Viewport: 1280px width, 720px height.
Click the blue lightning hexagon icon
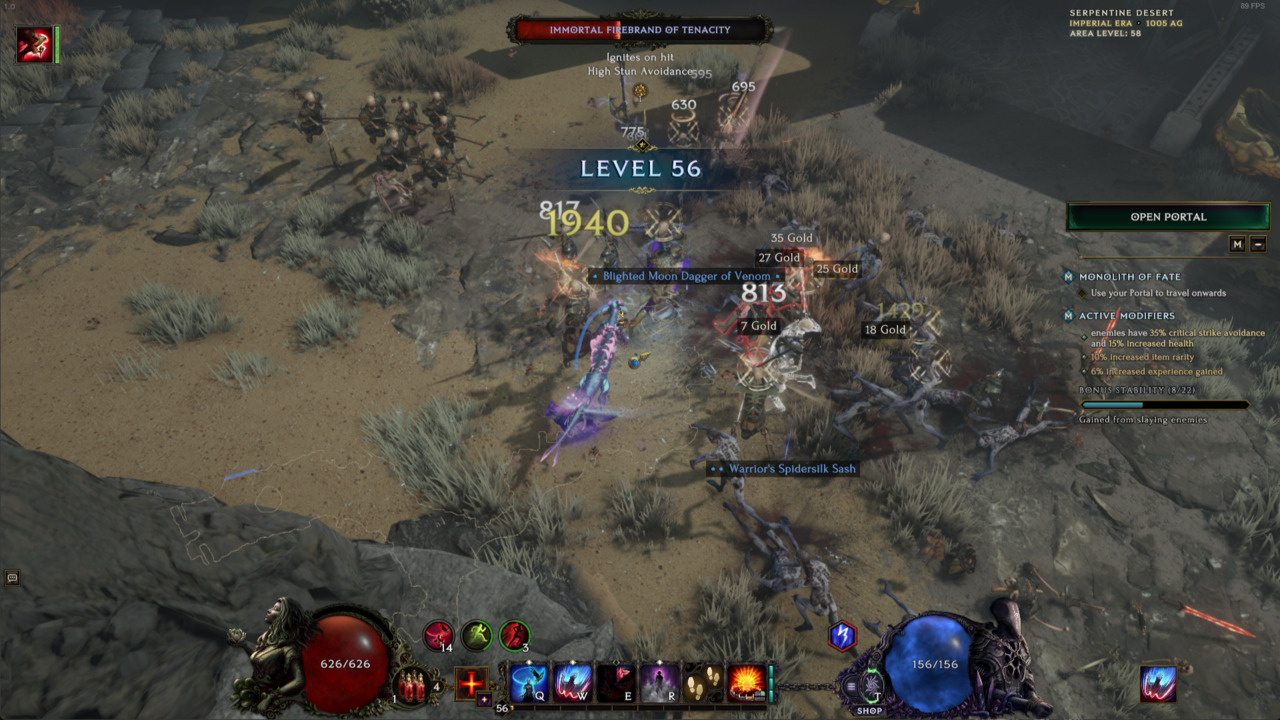[x=843, y=635]
